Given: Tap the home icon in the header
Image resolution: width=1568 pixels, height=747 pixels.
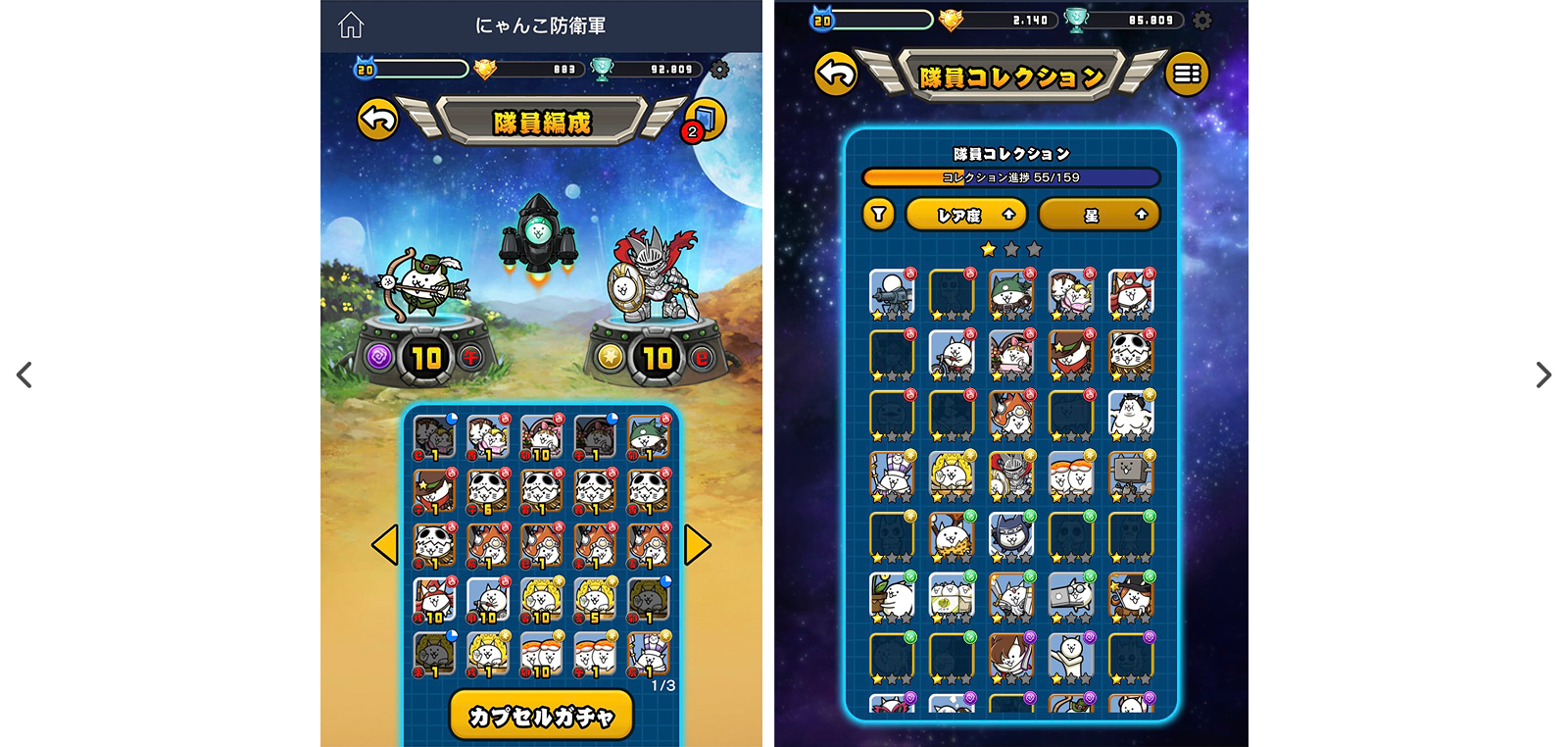Looking at the screenshot, I should coord(351,25).
